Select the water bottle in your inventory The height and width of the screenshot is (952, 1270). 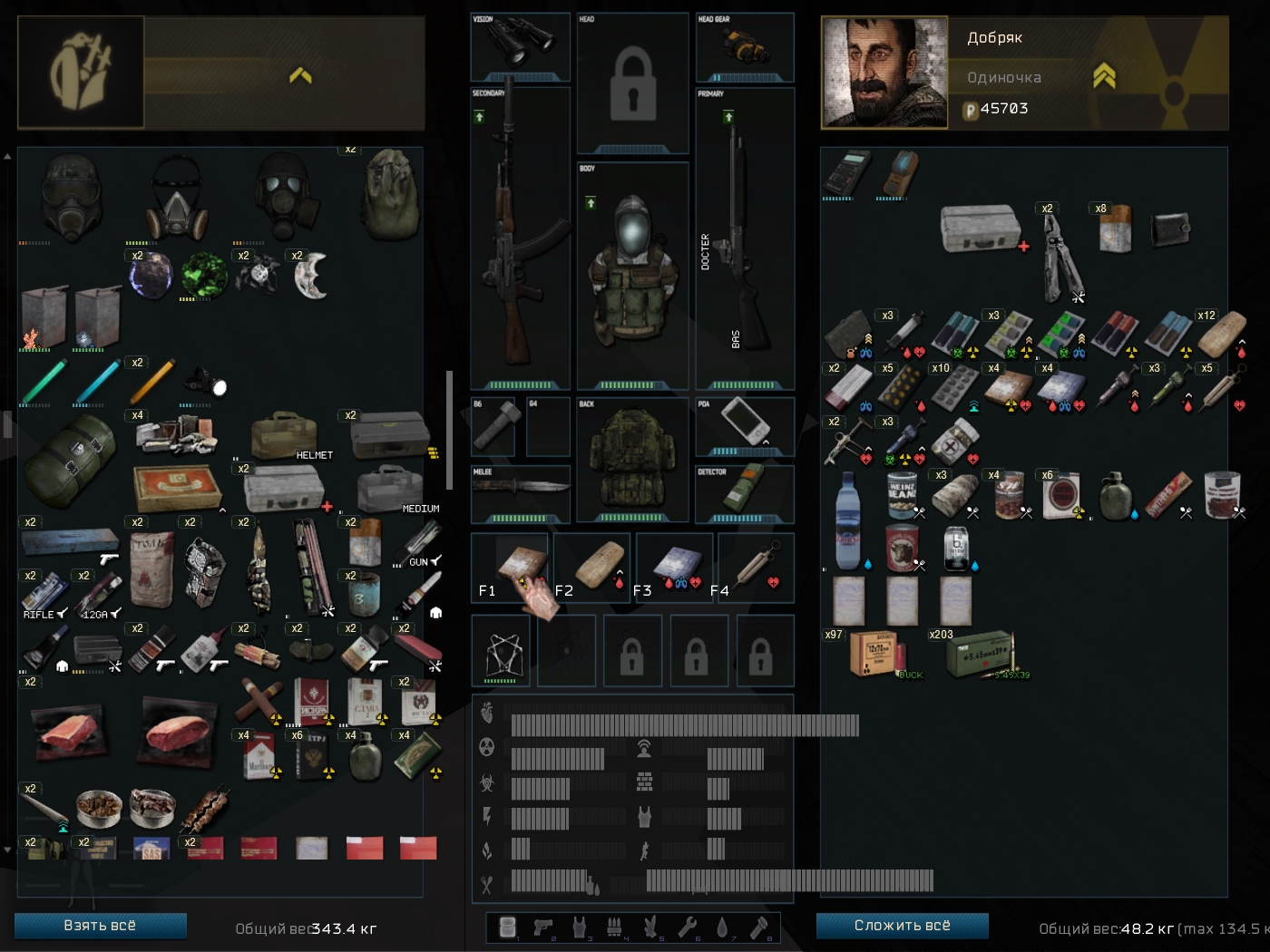coord(847,520)
